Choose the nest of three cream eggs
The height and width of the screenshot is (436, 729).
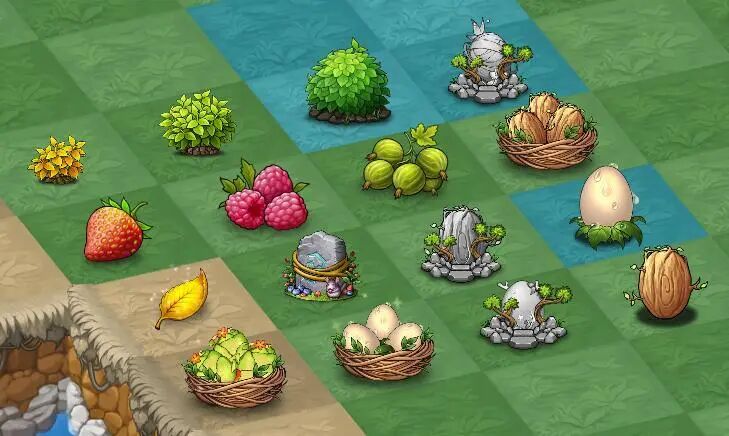click(381, 341)
